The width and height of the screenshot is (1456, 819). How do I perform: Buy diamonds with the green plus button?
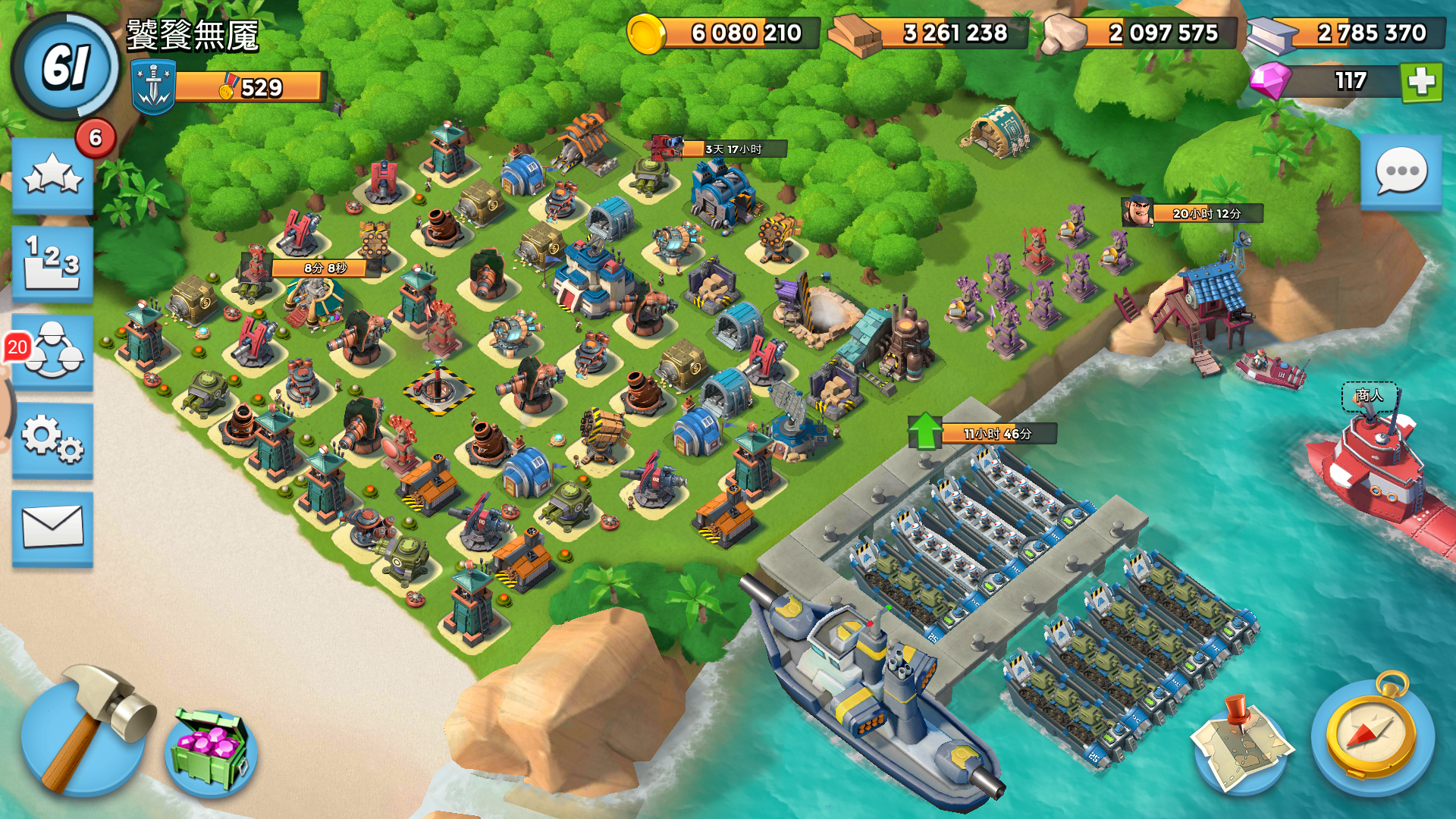coord(1420,81)
